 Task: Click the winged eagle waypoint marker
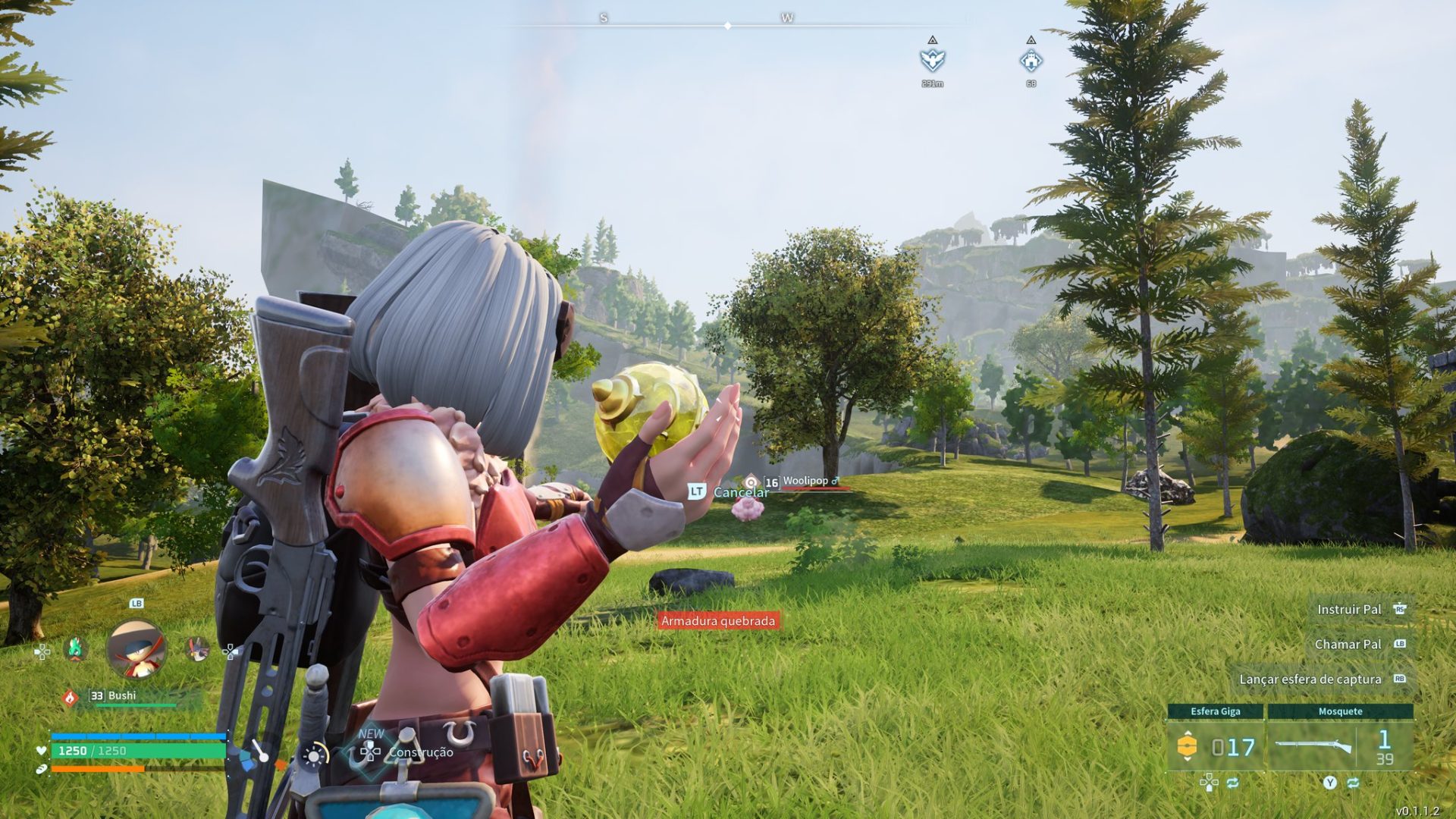click(932, 60)
